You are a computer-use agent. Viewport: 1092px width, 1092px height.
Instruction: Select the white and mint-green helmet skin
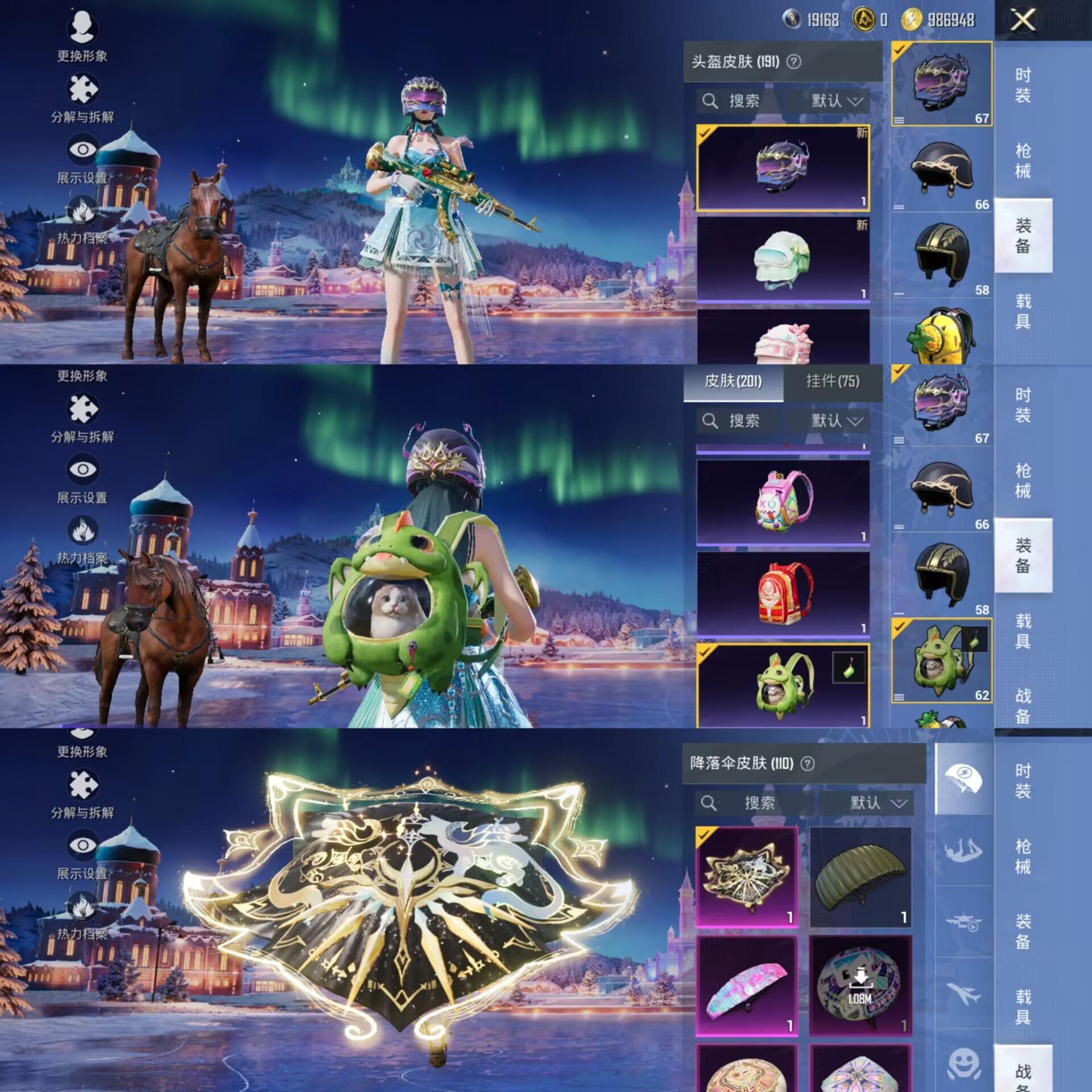click(x=783, y=259)
